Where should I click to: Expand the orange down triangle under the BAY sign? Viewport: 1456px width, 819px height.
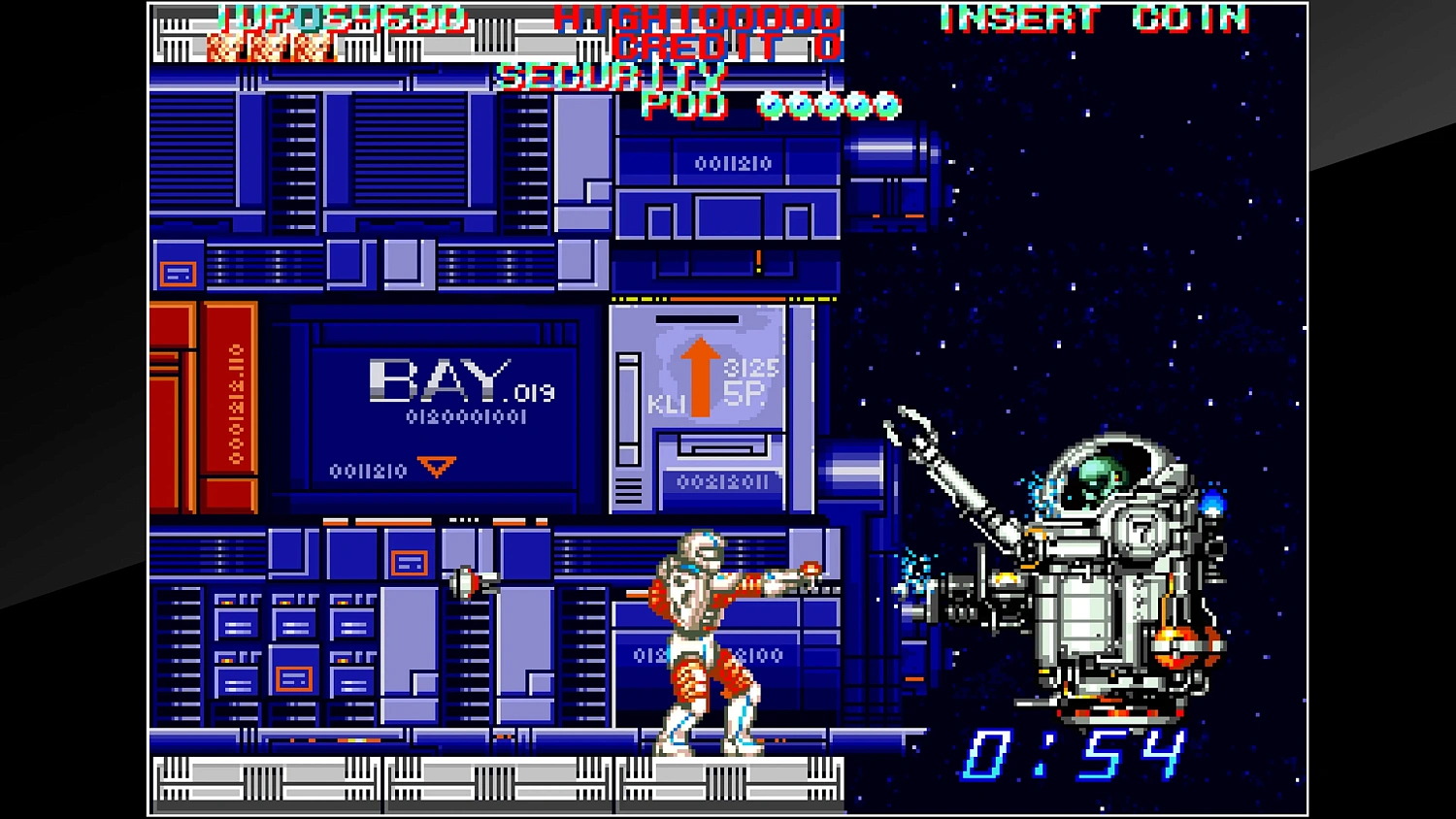[434, 468]
